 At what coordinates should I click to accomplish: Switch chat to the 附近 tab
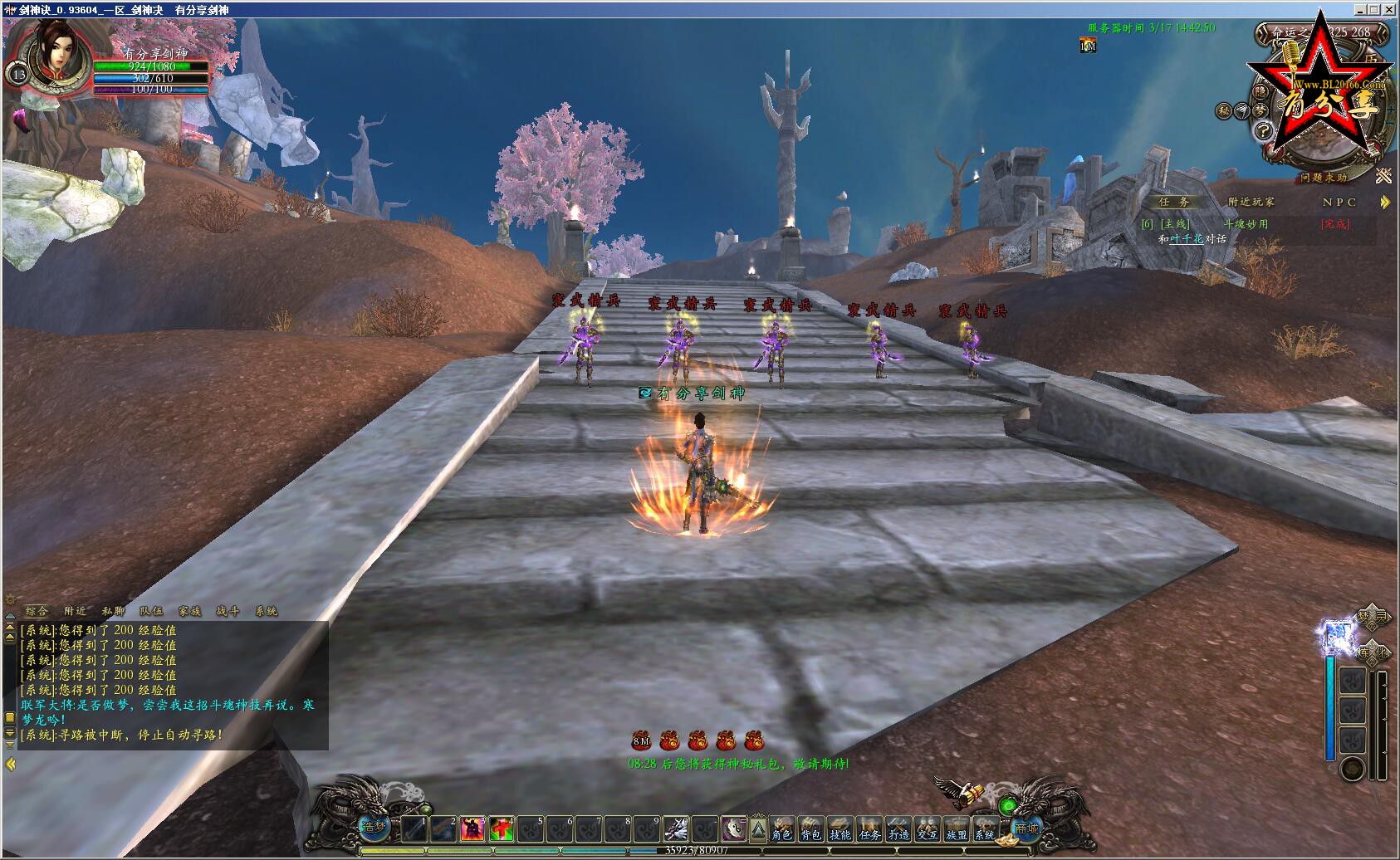pyautogui.click(x=75, y=611)
